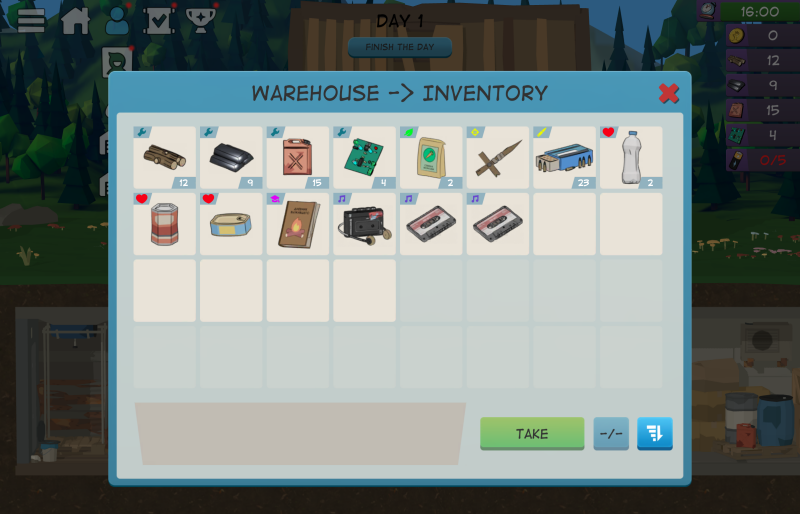Choose the green circuit board item
Image resolution: width=800 pixels, height=514 pixels.
[x=364, y=158]
